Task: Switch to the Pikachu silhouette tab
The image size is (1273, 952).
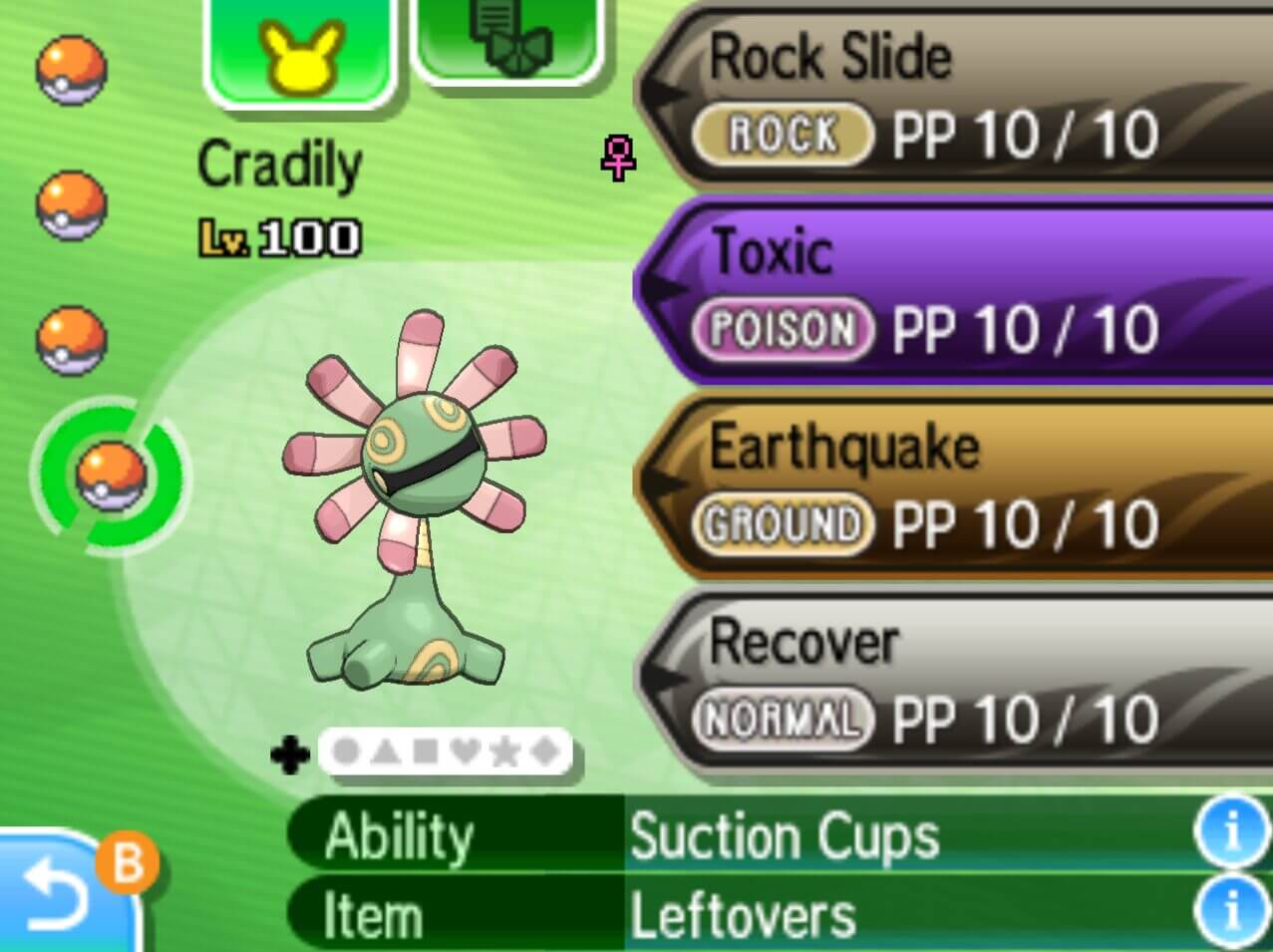Action: click(x=300, y=50)
